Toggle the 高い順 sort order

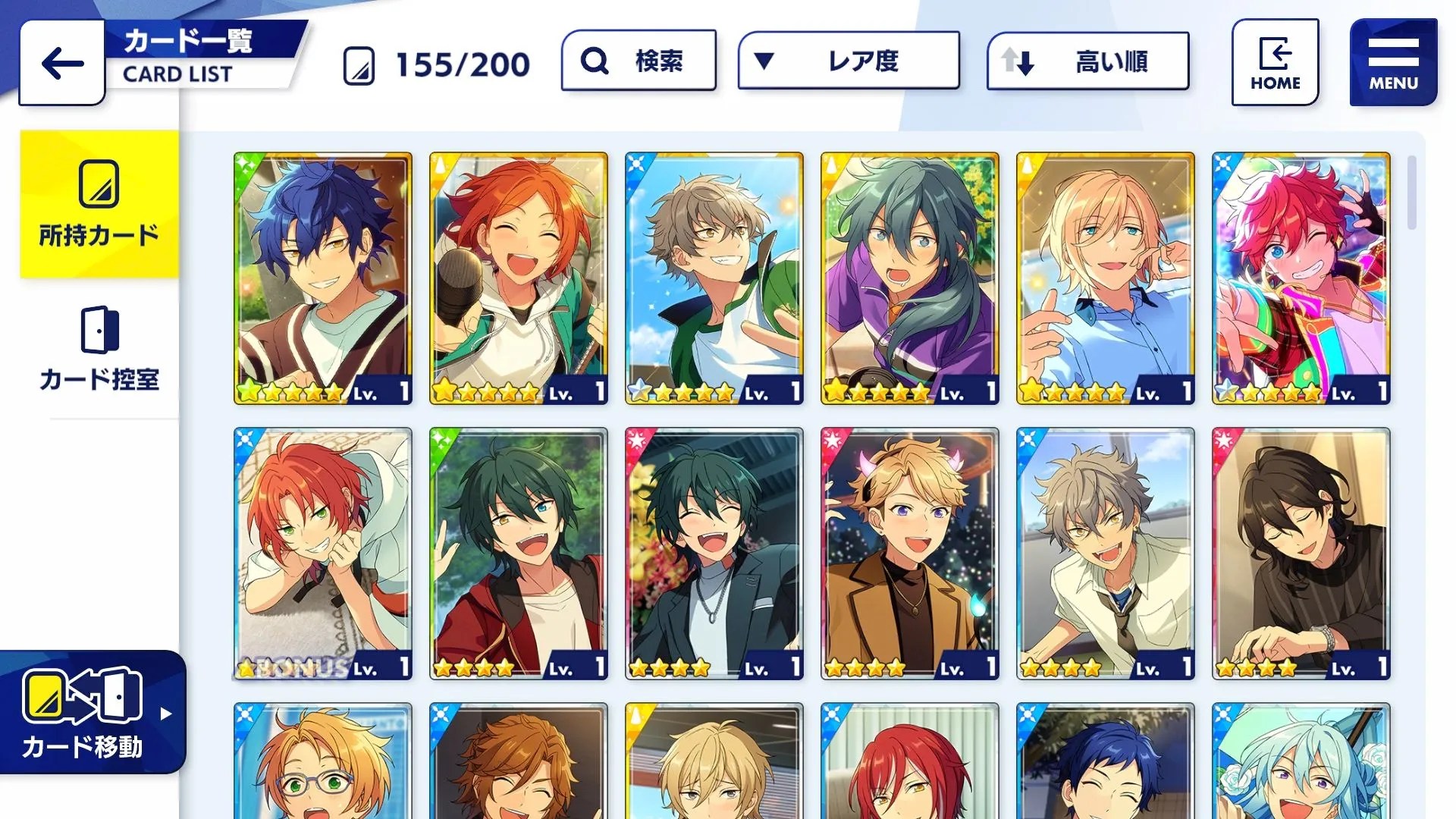1087,61
